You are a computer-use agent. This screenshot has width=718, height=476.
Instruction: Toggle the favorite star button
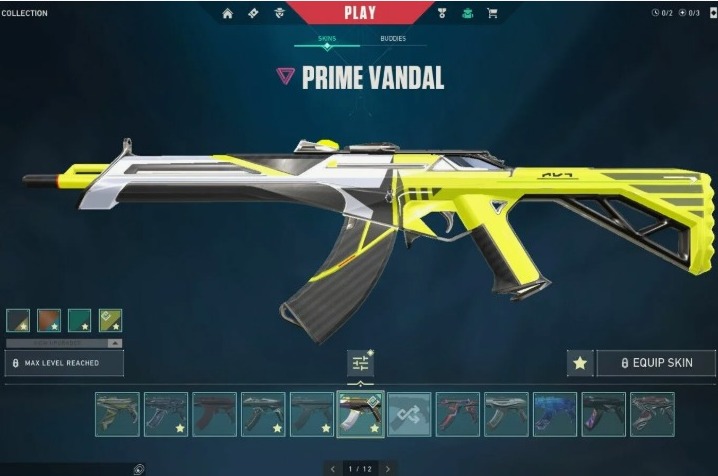click(x=580, y=363)
